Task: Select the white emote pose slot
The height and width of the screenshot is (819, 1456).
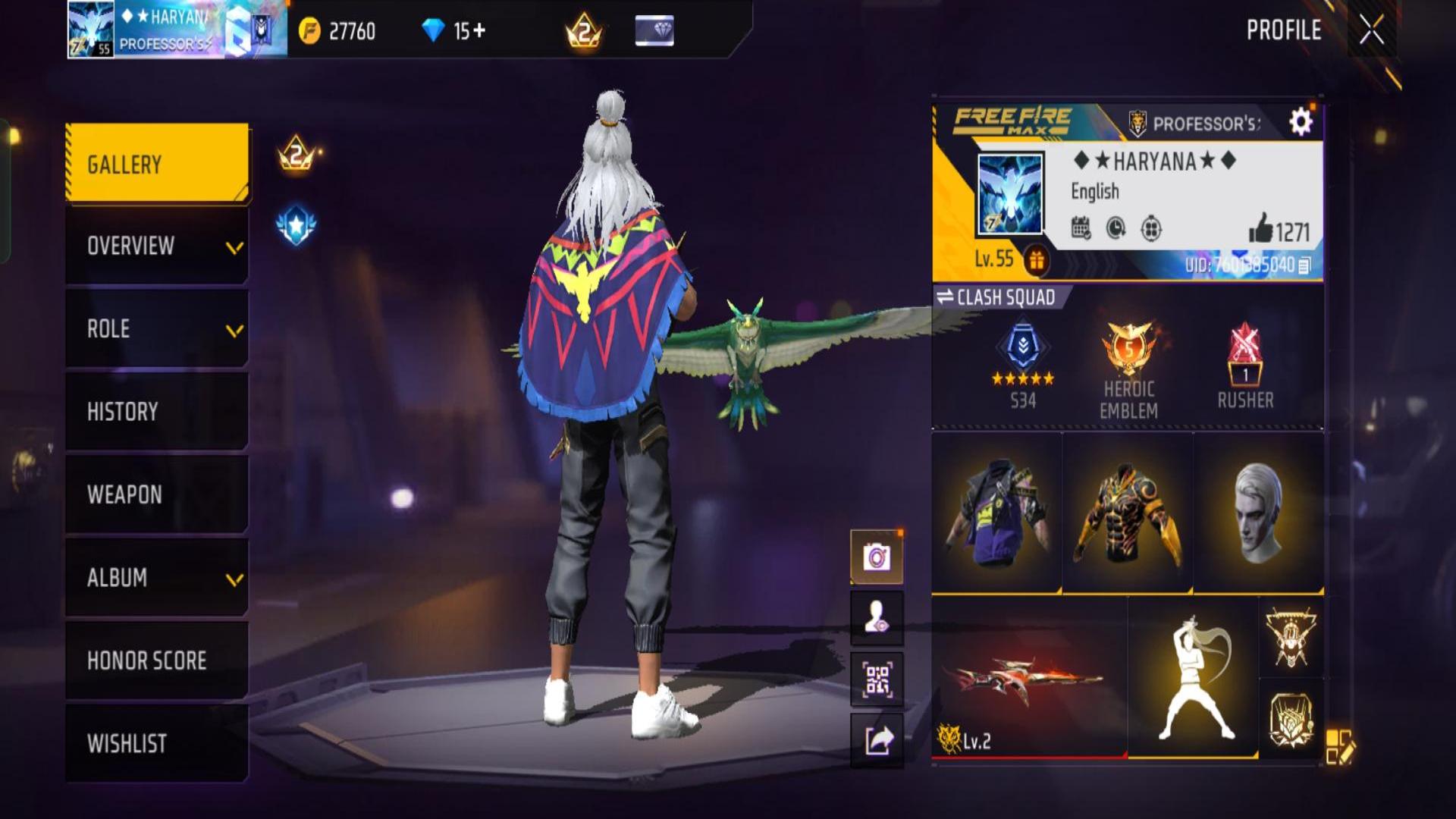Action: [1194, 677]
